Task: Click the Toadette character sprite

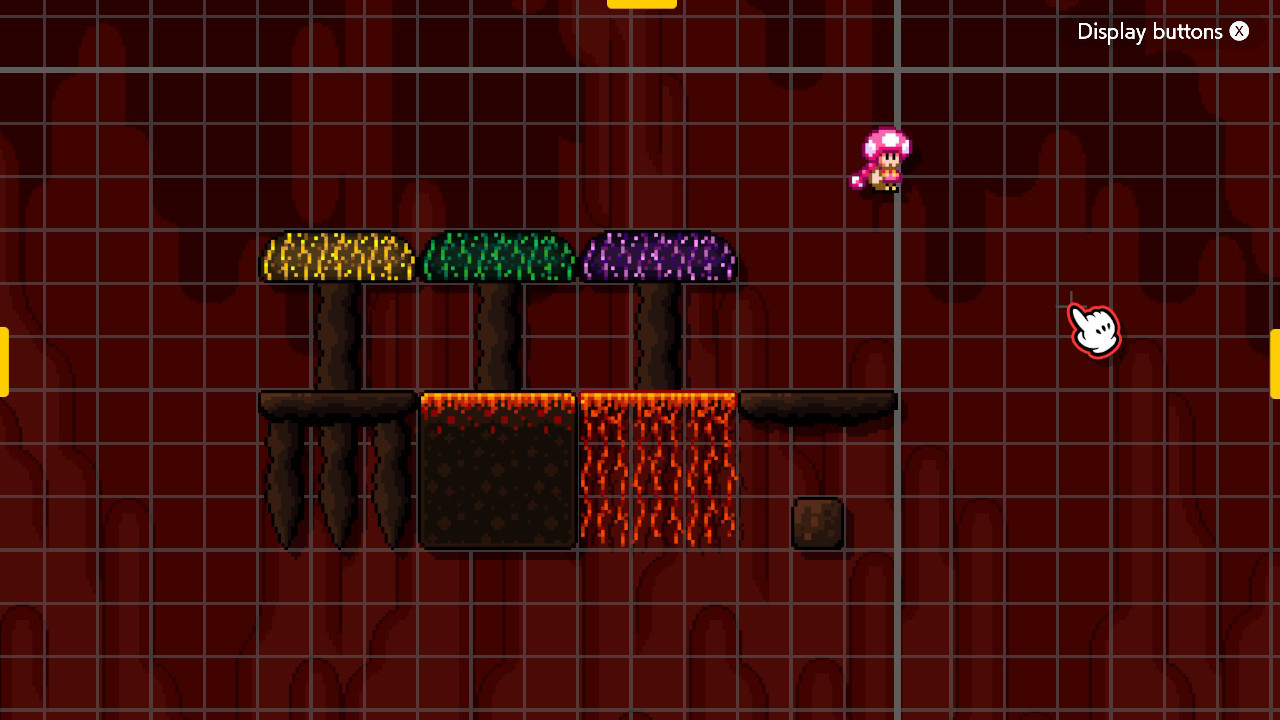Action: coord(883,160)
